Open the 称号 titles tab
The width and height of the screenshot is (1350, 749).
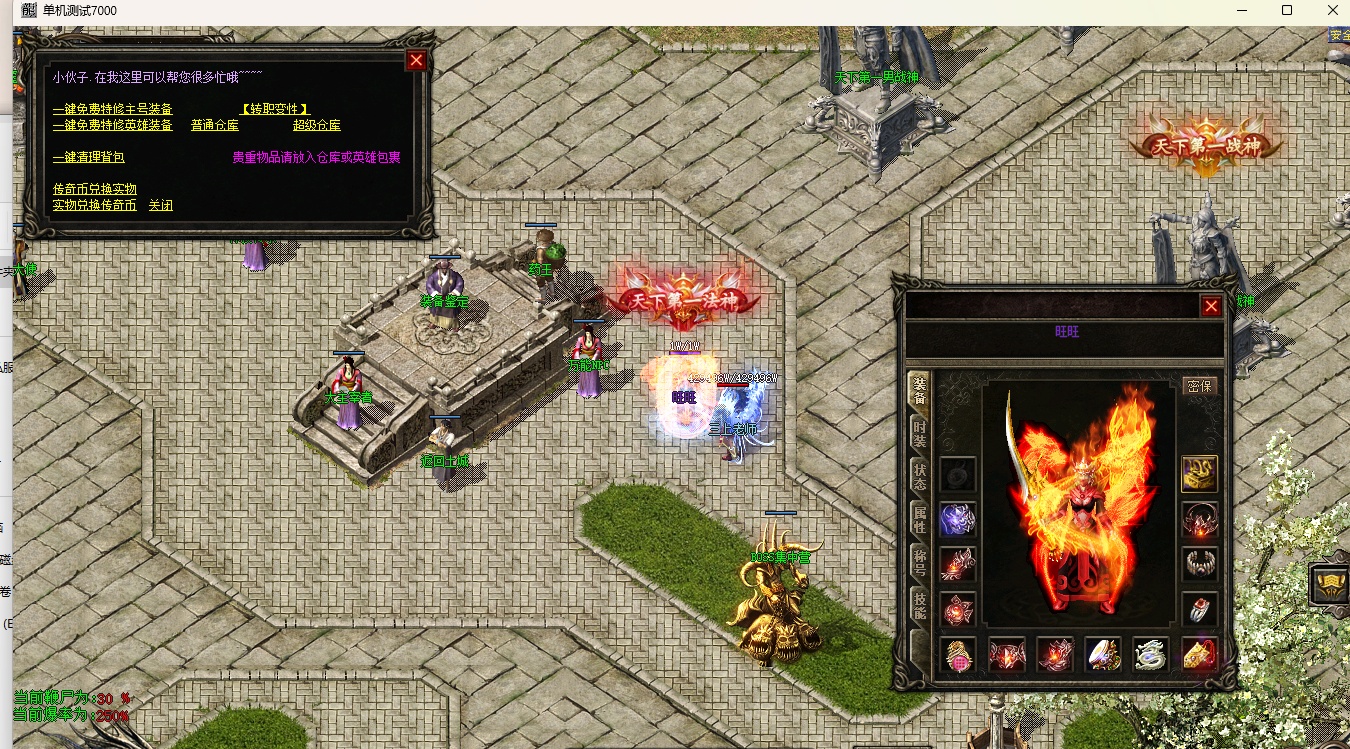click(x=919, y=561)
